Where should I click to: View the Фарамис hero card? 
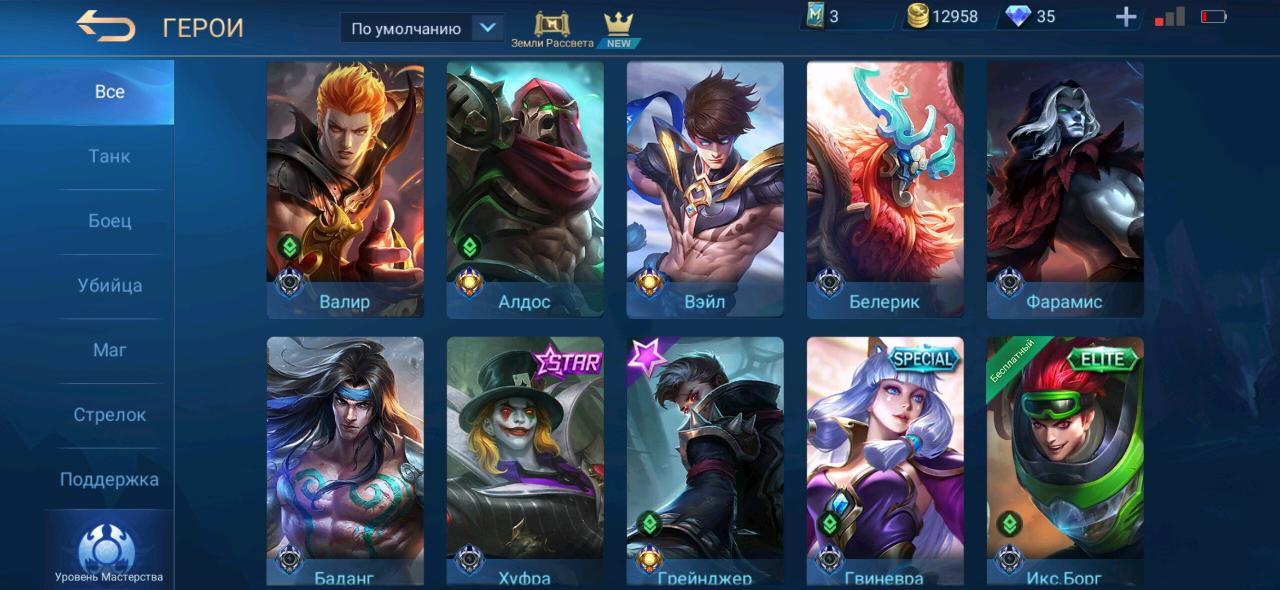click(x=1065, y=190)
